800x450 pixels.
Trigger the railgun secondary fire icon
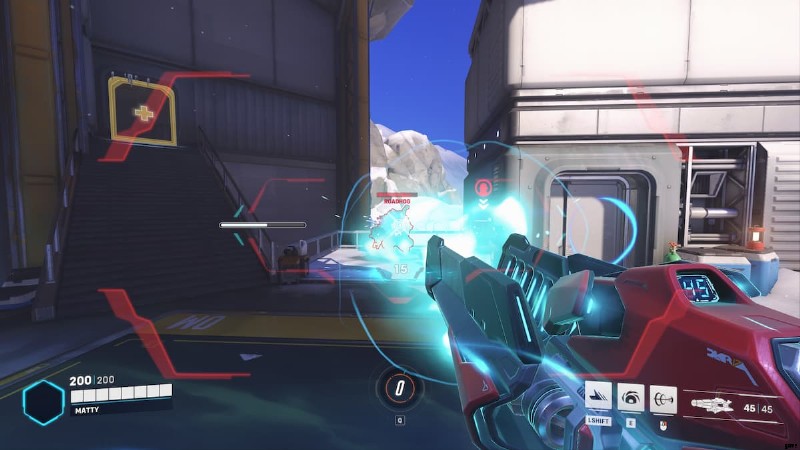pyautogui.click(x=663, y=396)
